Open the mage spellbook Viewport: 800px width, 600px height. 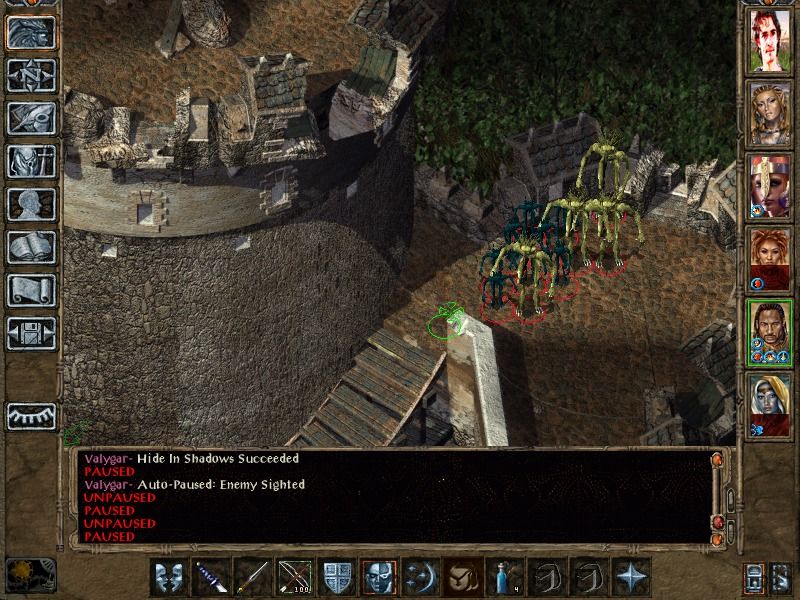(x=31, y=247)
